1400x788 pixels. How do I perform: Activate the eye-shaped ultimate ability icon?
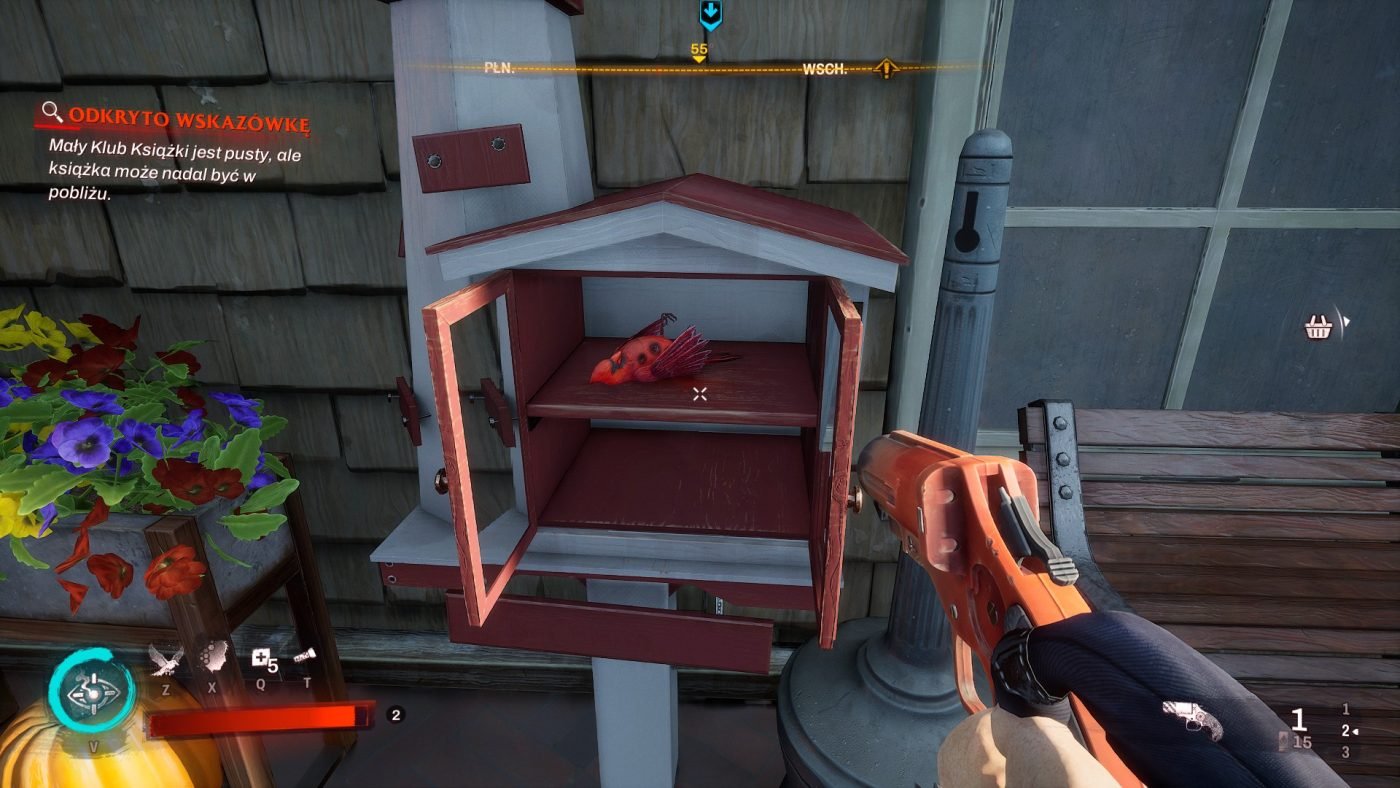point(93,691)
